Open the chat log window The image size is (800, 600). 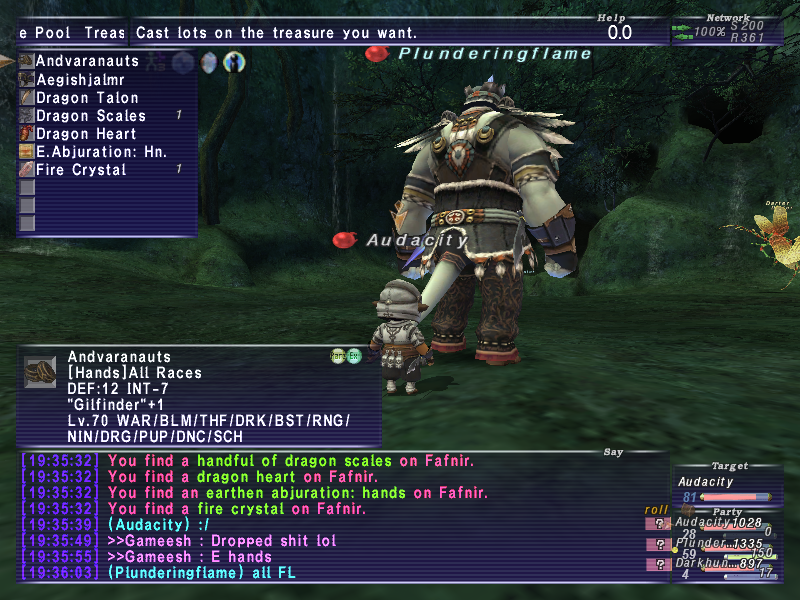(x=342, y=517)
